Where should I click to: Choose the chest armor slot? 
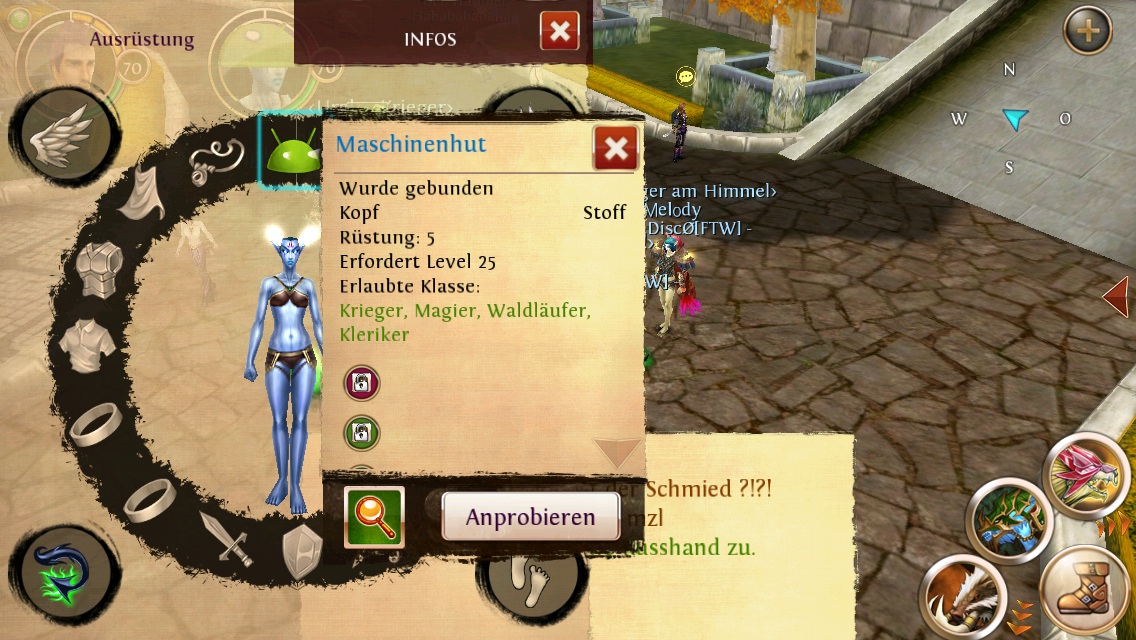coord(101,268)
